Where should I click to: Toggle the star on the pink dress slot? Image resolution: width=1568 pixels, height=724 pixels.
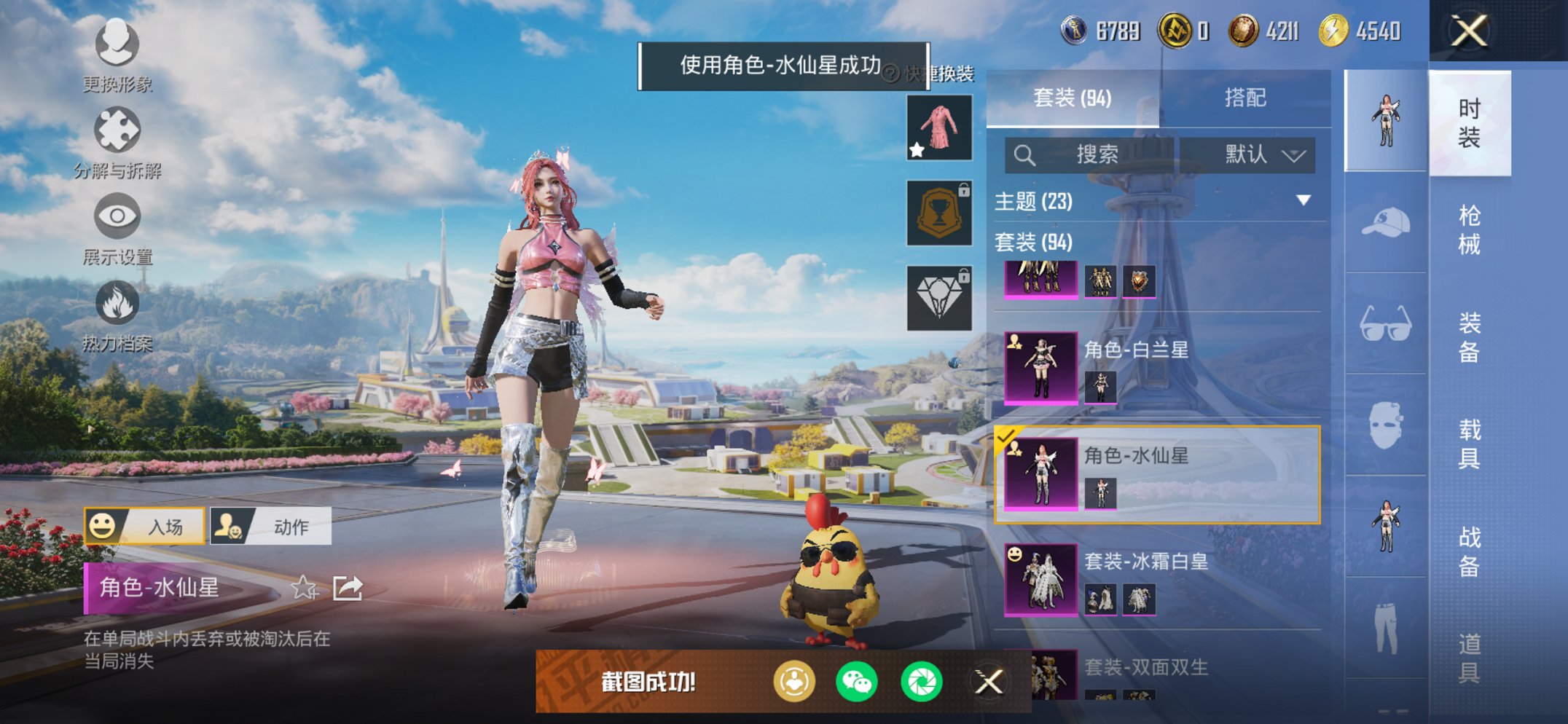(x=916, y=149)
